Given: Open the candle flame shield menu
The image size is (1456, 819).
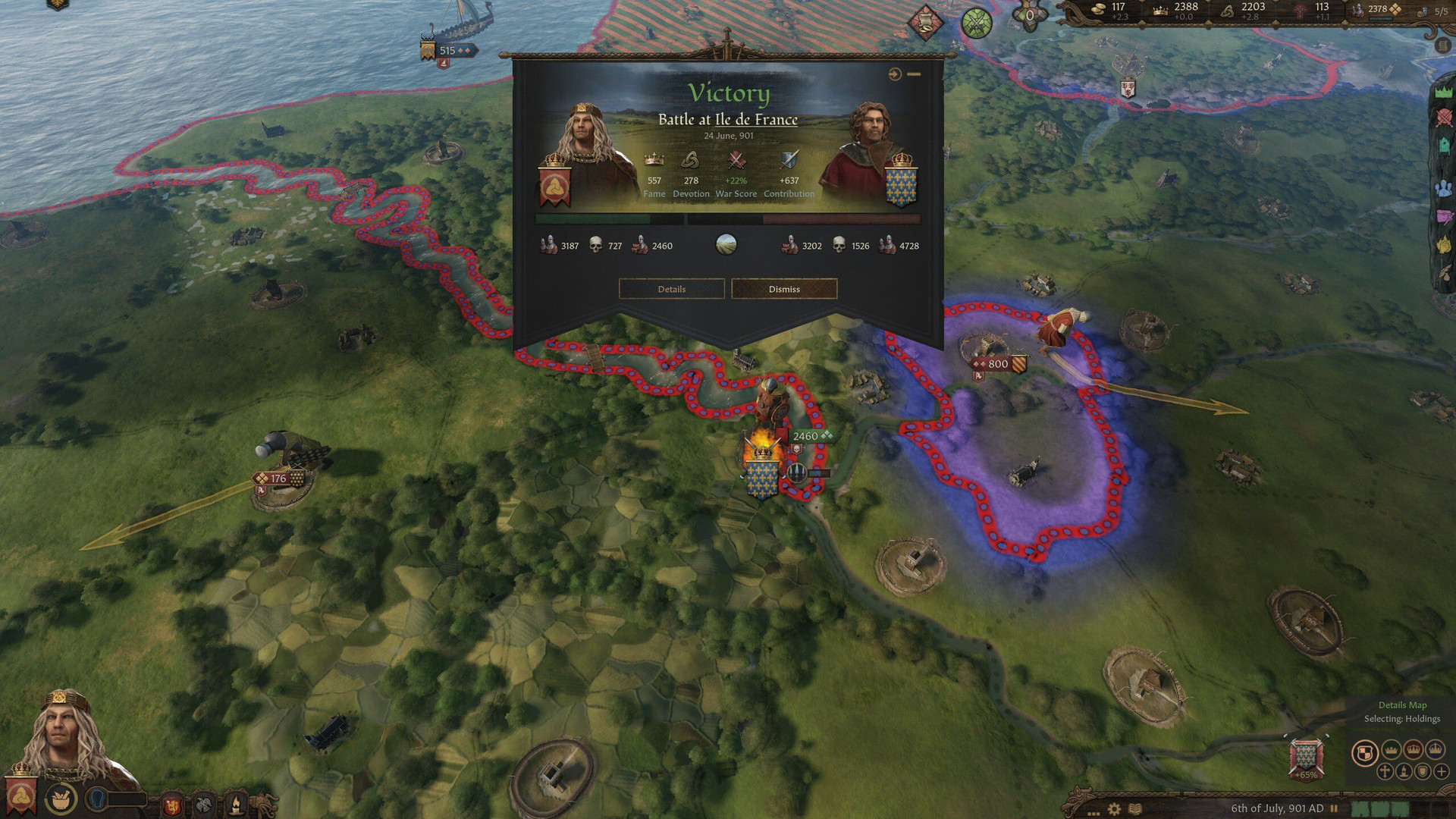Looking at the screenshot, I should [x=236, y=804].
